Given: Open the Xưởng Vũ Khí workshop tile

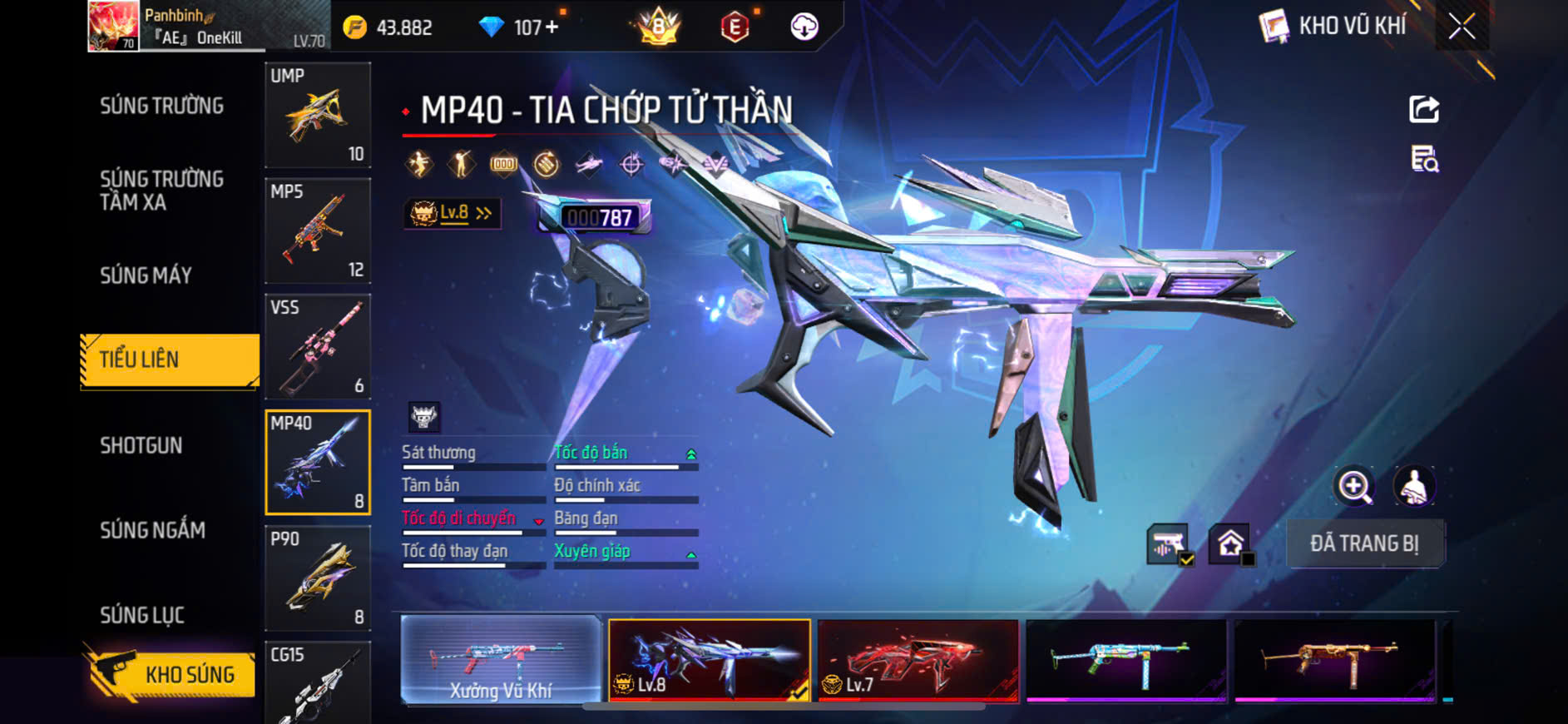Looking at the screenshot, I should click(x=501, y=660).
